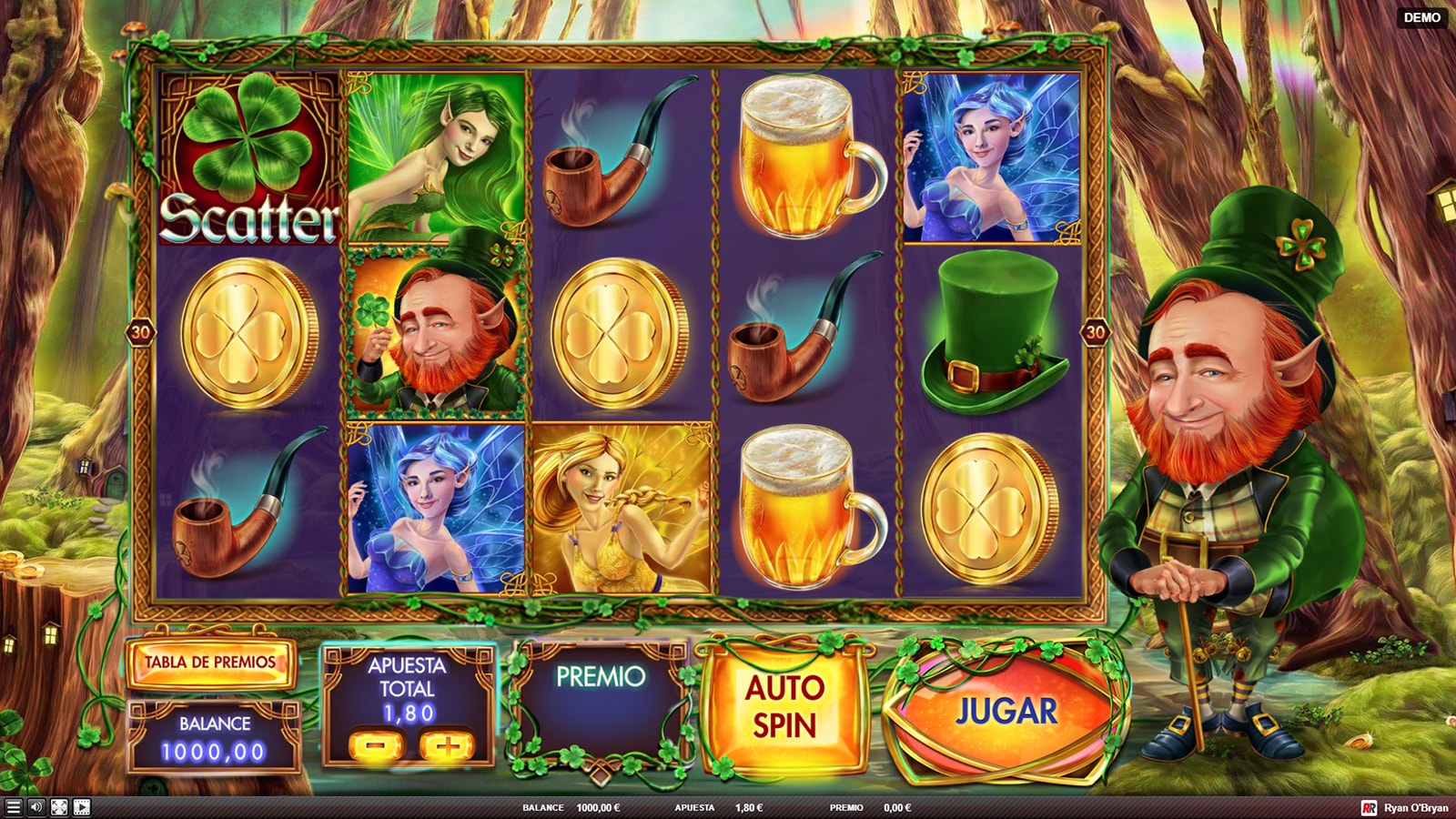Open the Tabla de Premios paytable
The image size is (1456, 819).
point(210,662)
